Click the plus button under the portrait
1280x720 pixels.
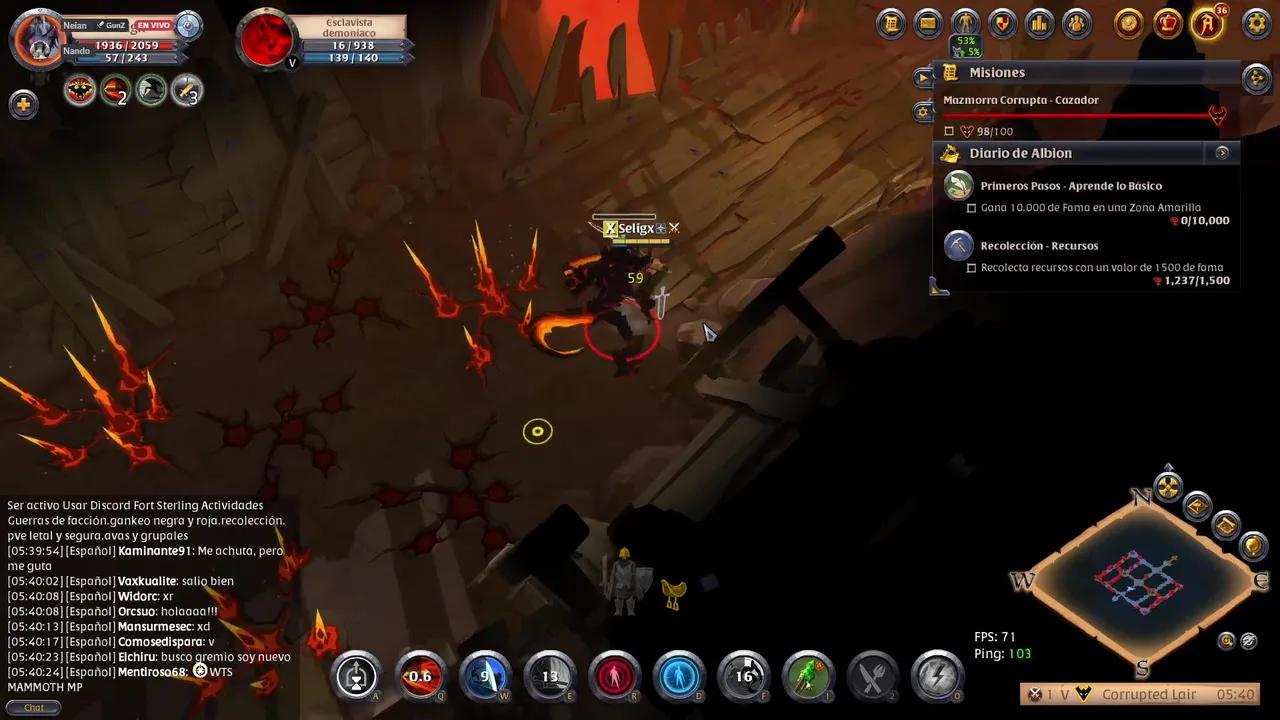(23, 104)
